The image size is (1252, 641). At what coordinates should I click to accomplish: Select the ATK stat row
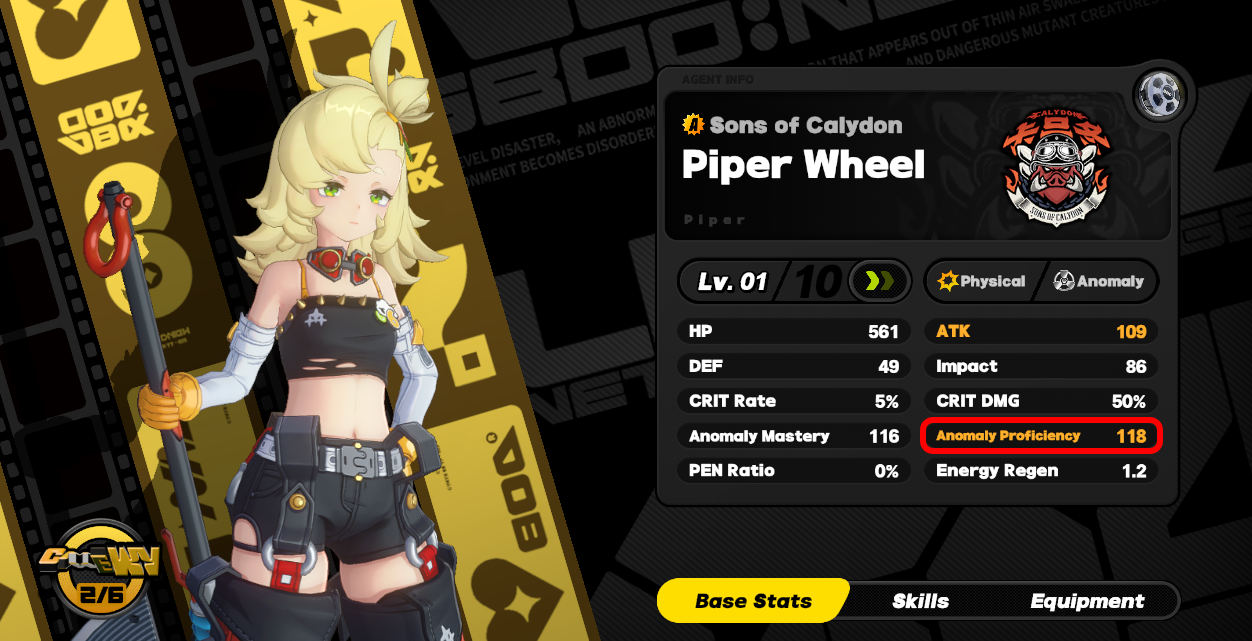[x=1041, y=331]
